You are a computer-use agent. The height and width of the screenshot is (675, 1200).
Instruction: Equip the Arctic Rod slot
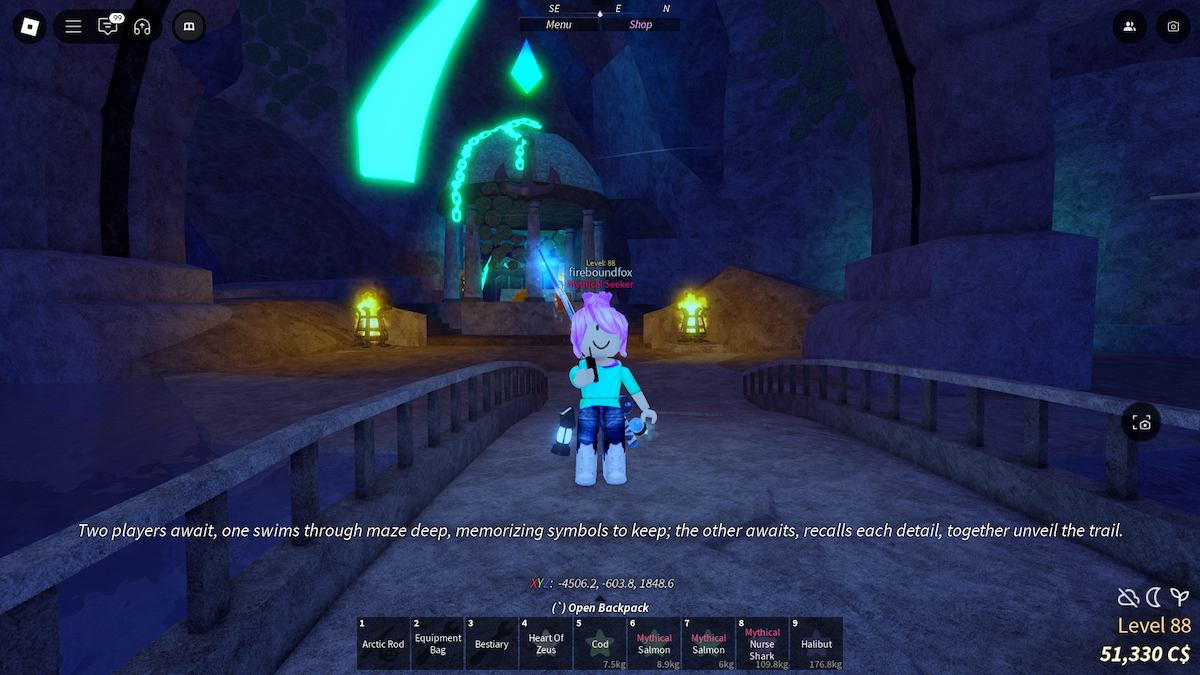pyautogui.click(x=383, y=643)
